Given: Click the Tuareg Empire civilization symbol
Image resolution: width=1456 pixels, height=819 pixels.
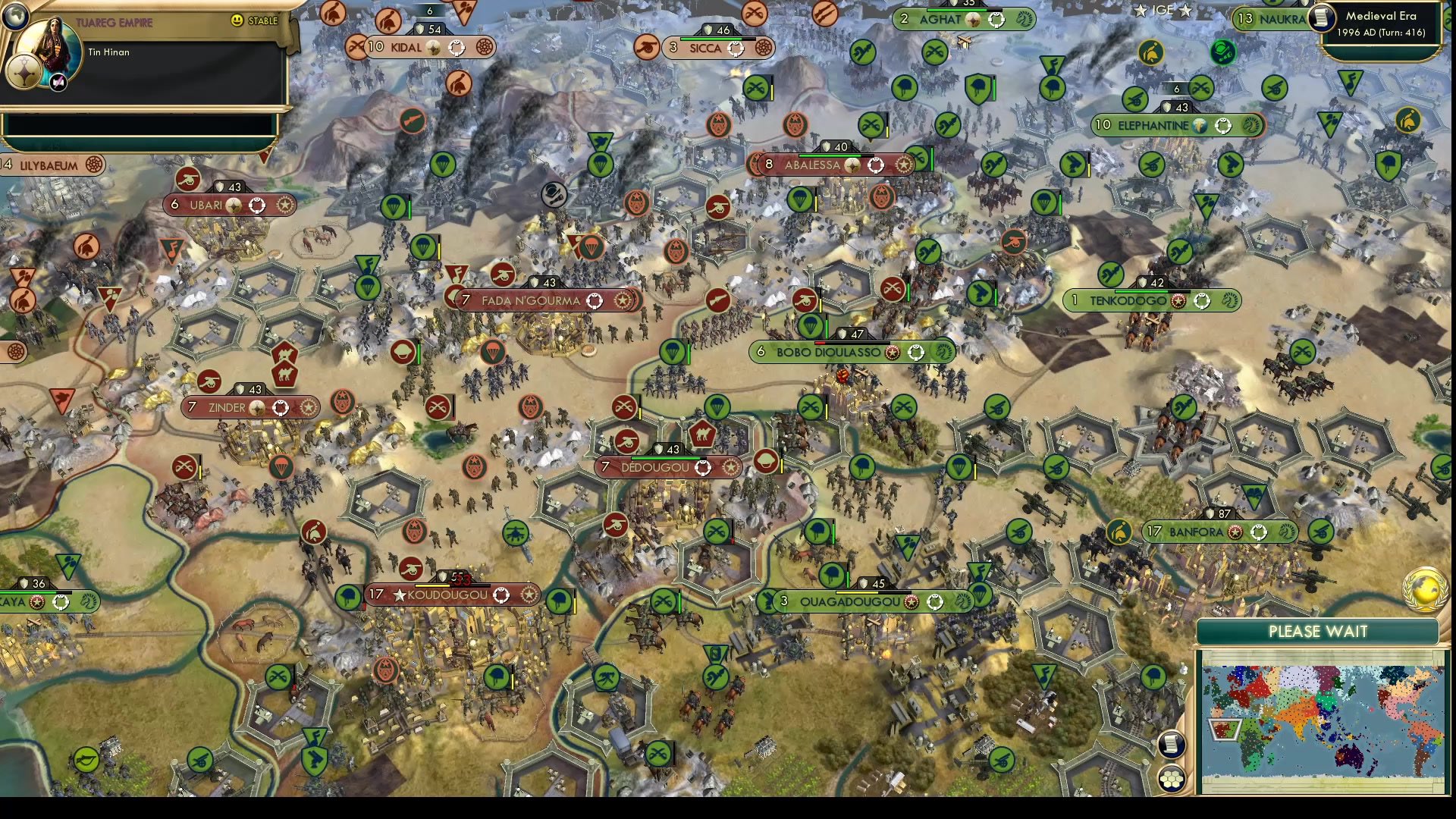Looking at the screenshot, I should 24,73.
